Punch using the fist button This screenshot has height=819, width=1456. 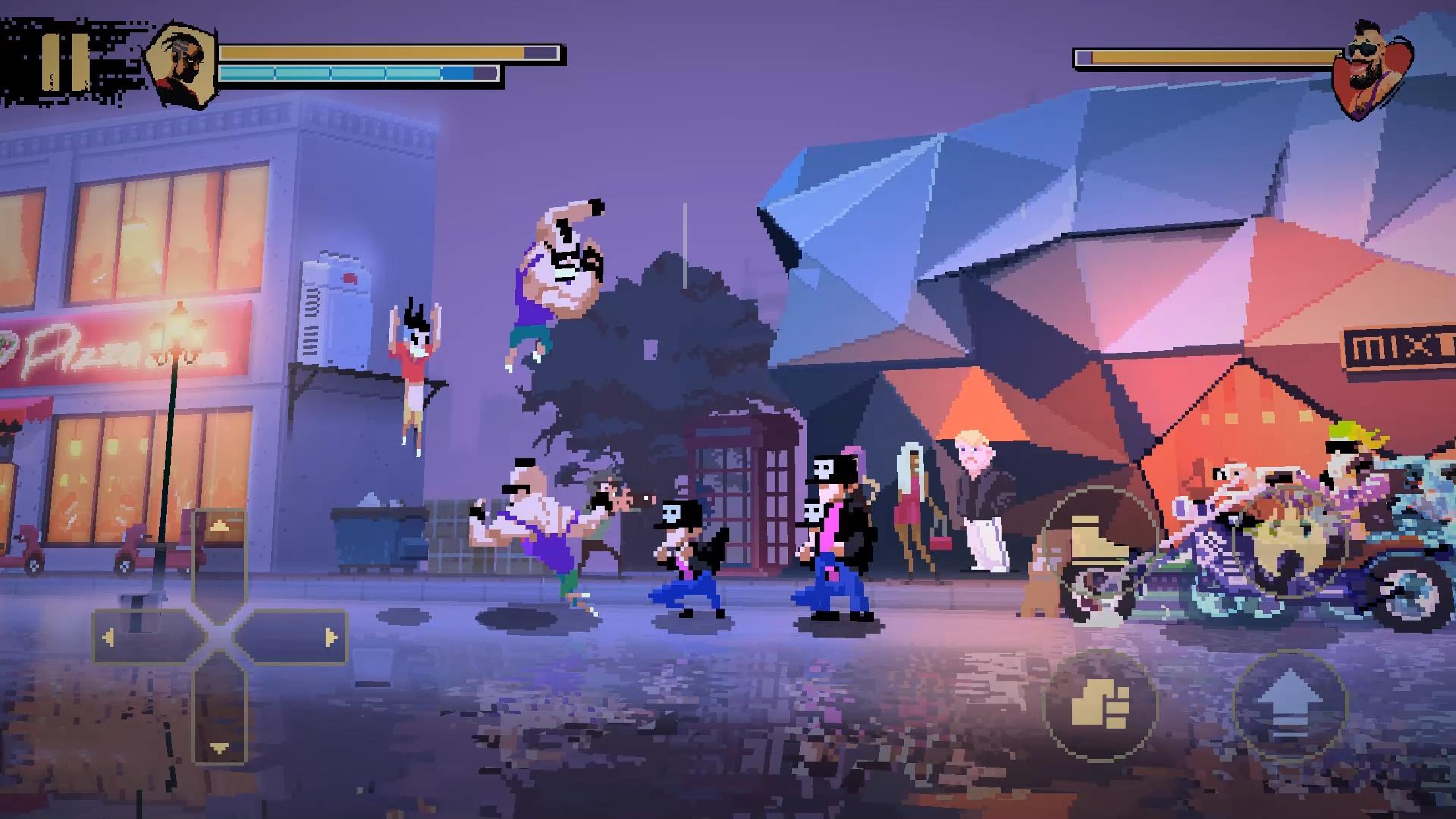click(1100, 706)
